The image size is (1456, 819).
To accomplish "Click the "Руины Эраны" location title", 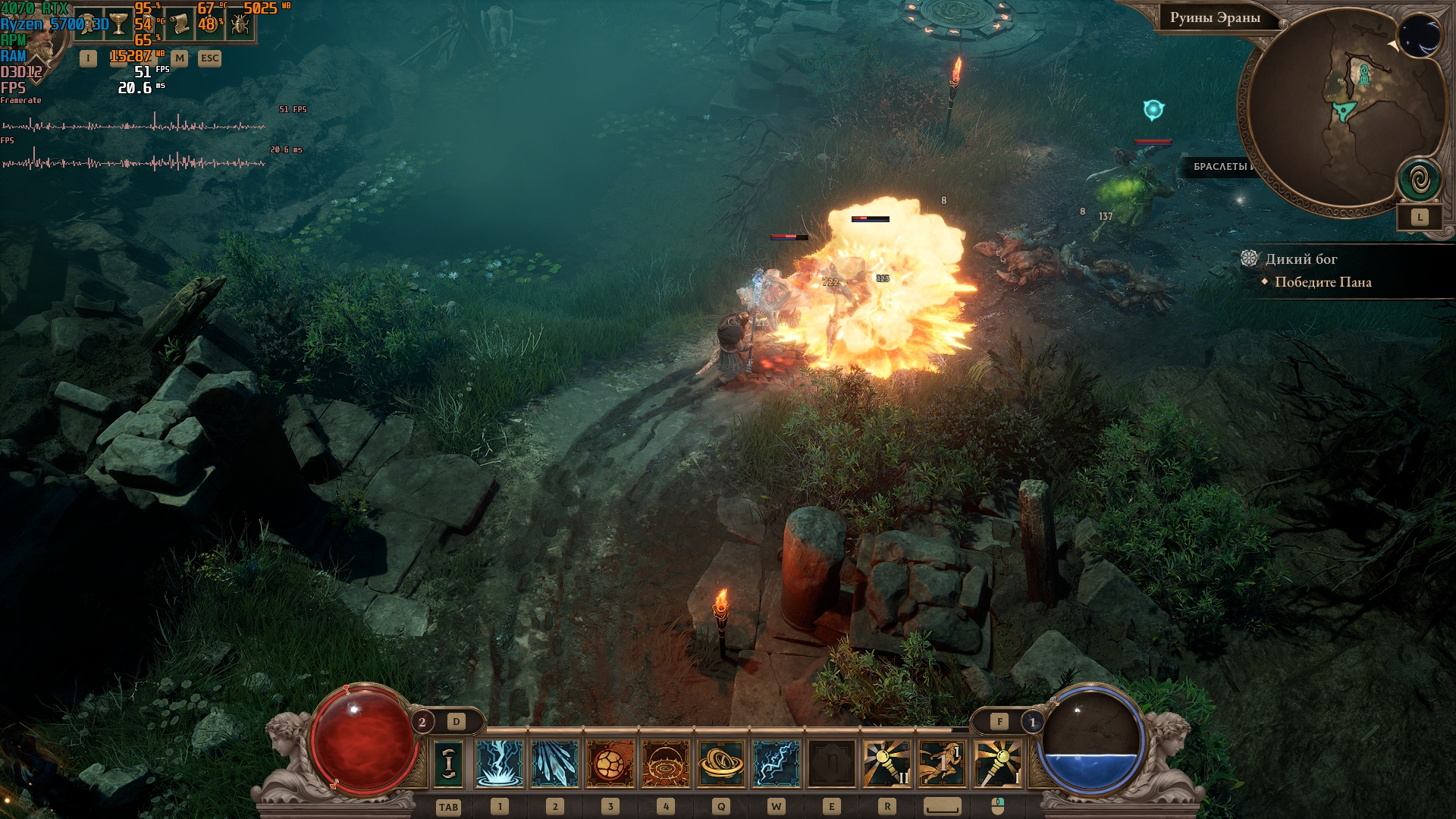I will click(x=1215, y=18).
